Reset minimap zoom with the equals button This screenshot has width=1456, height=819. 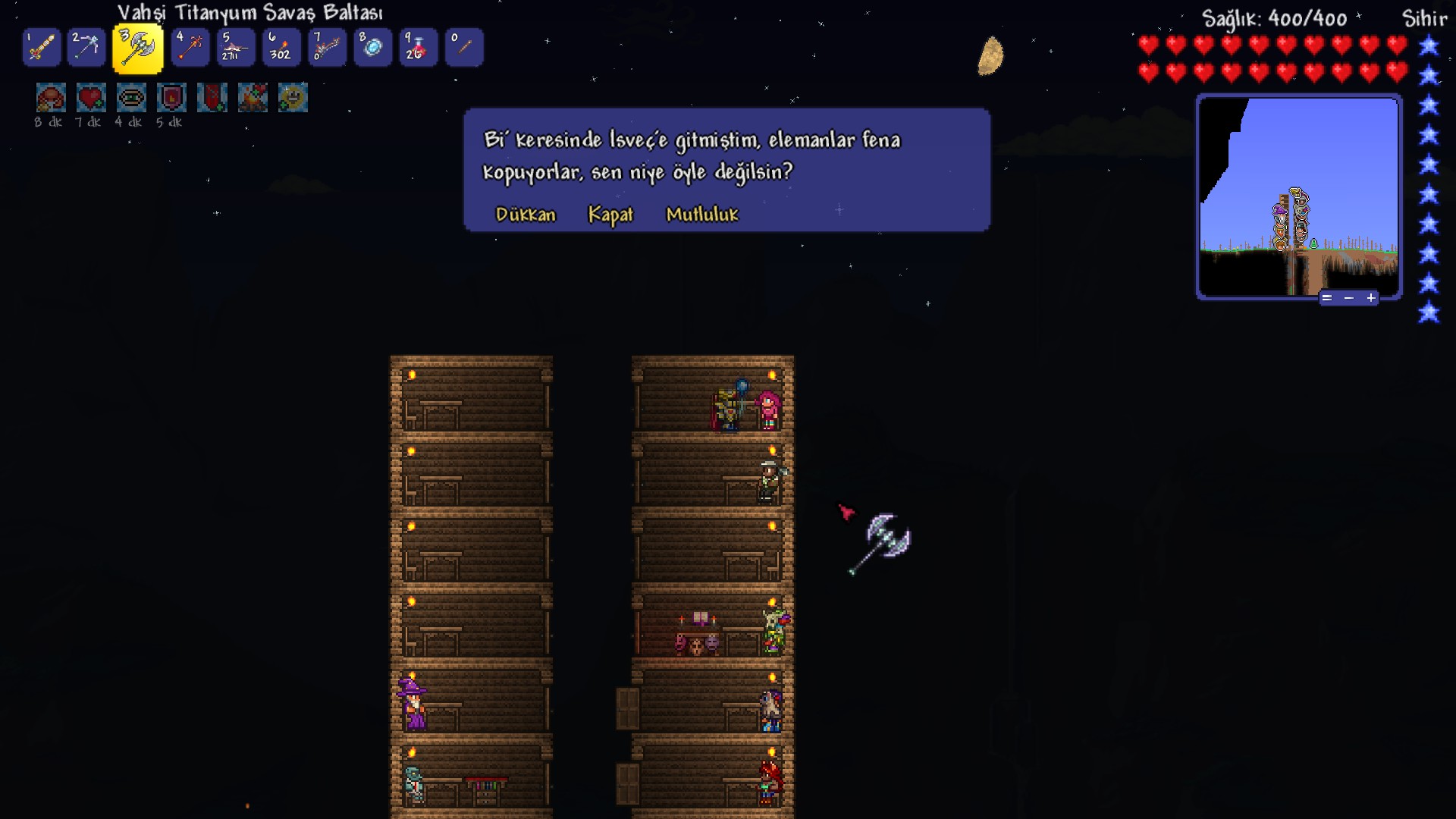(x=1327, y=298)
